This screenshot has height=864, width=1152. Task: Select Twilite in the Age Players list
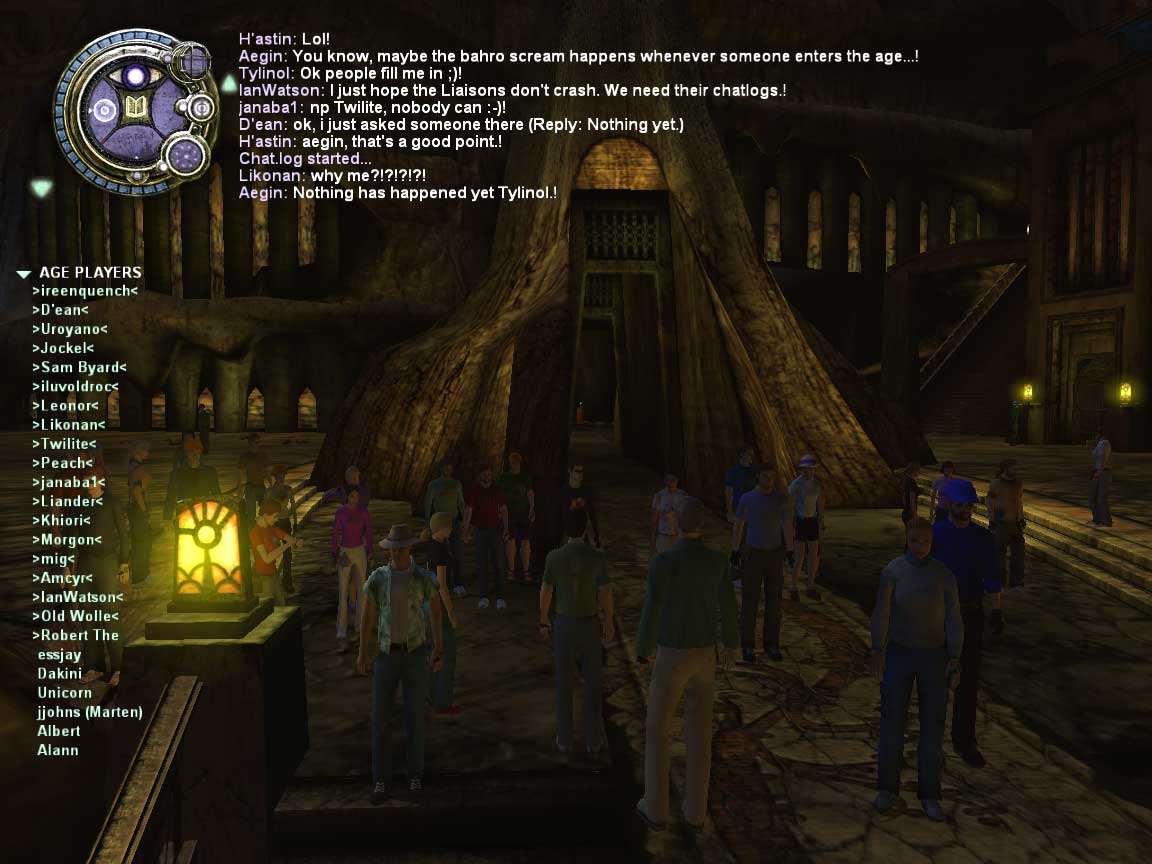pos(64,444)
